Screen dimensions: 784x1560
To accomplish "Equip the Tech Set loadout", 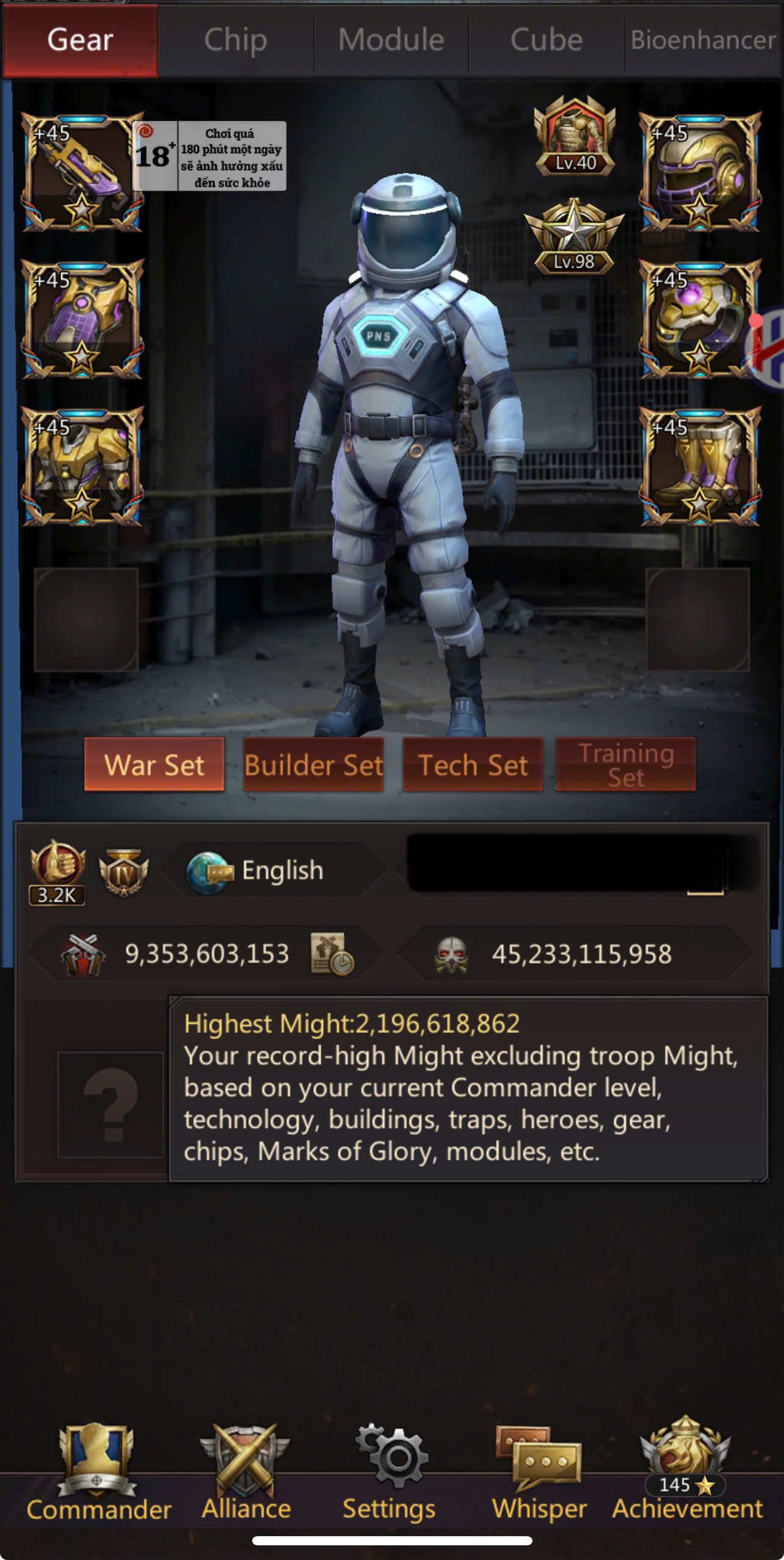I will [x=473, y=765].
